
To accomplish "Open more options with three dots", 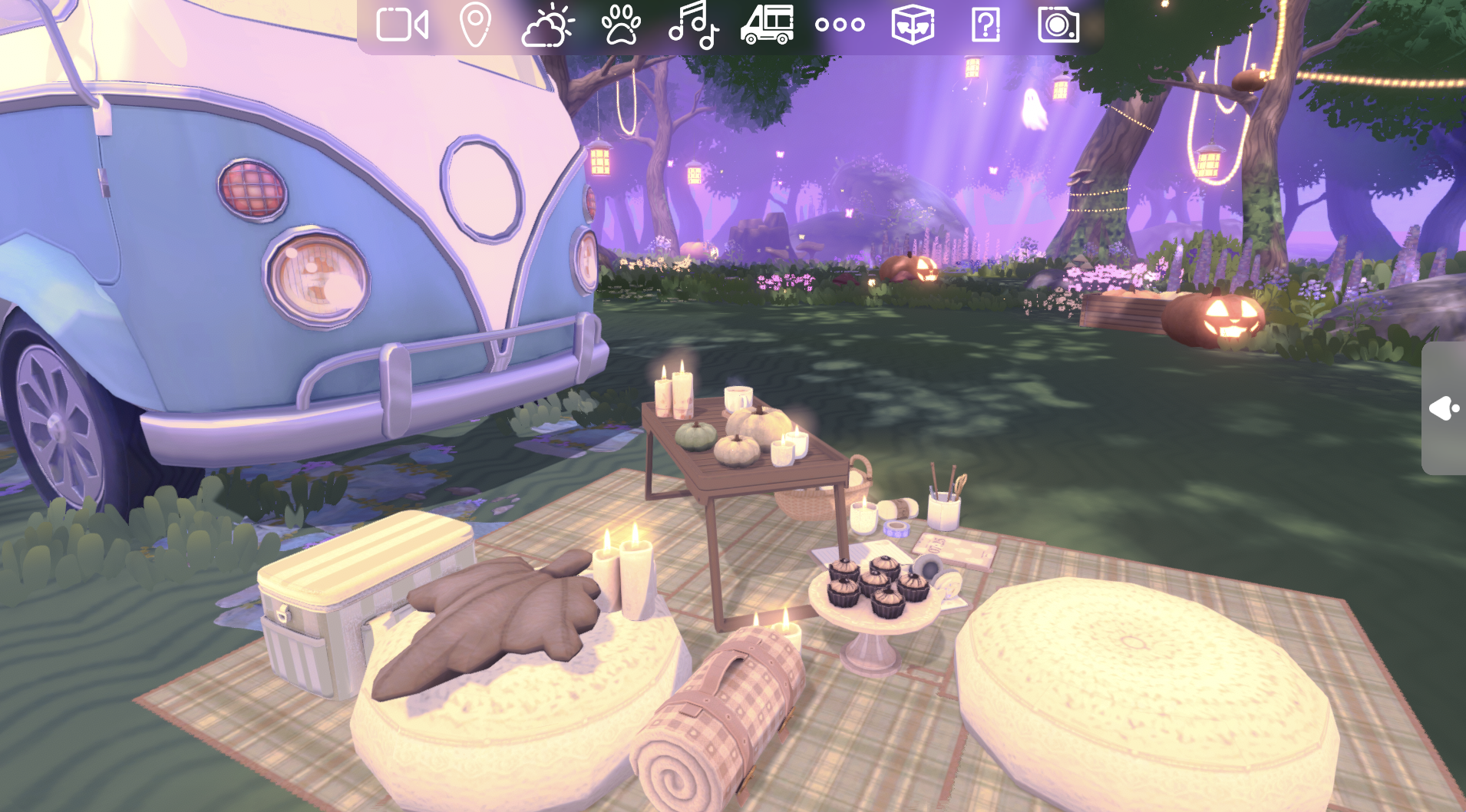I will [x=840, y=25].
